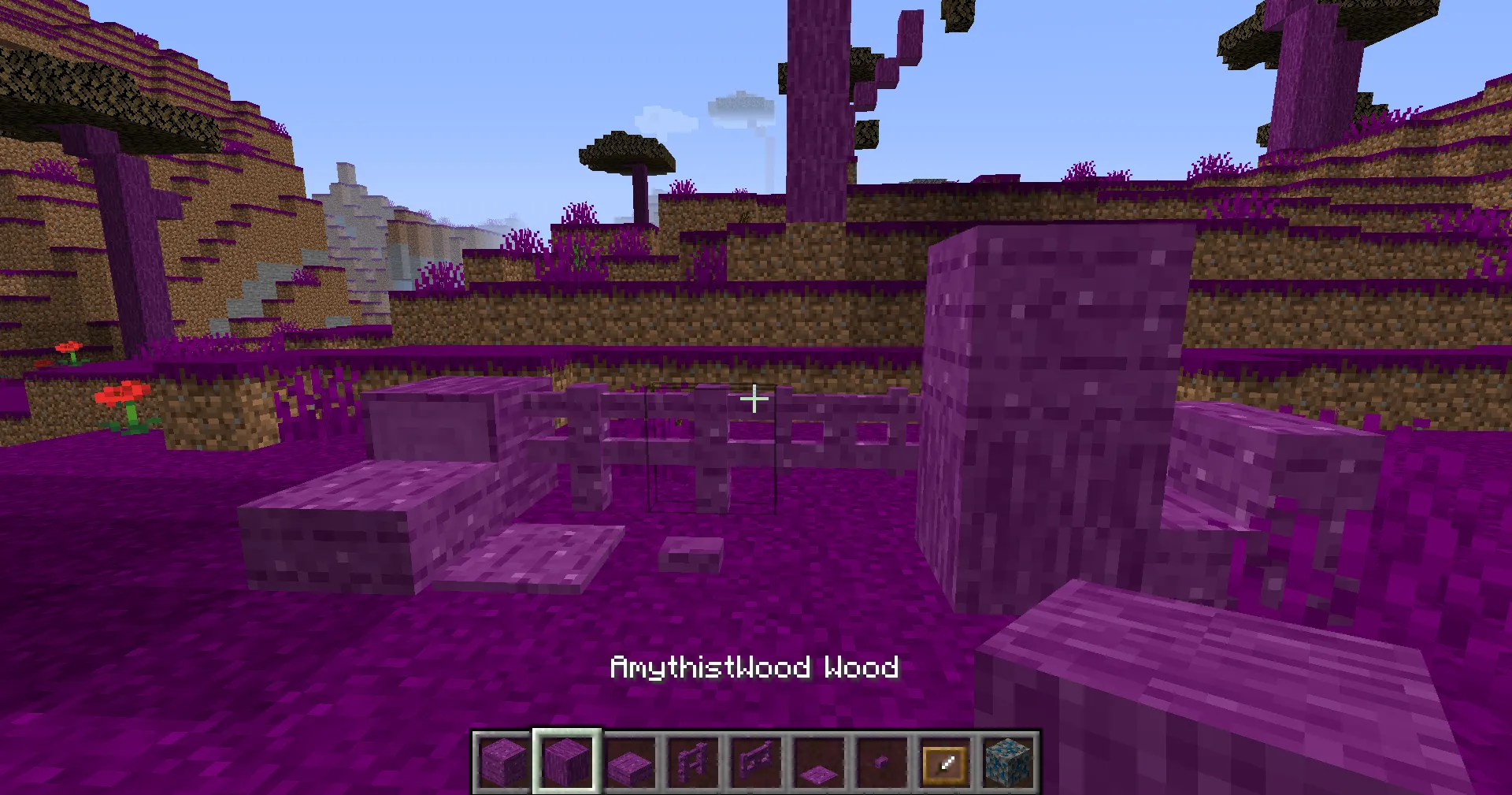
Task: Select the blue ore block in the last hotbar slot
Action: pyautogui.click(x=1008, y=760)
